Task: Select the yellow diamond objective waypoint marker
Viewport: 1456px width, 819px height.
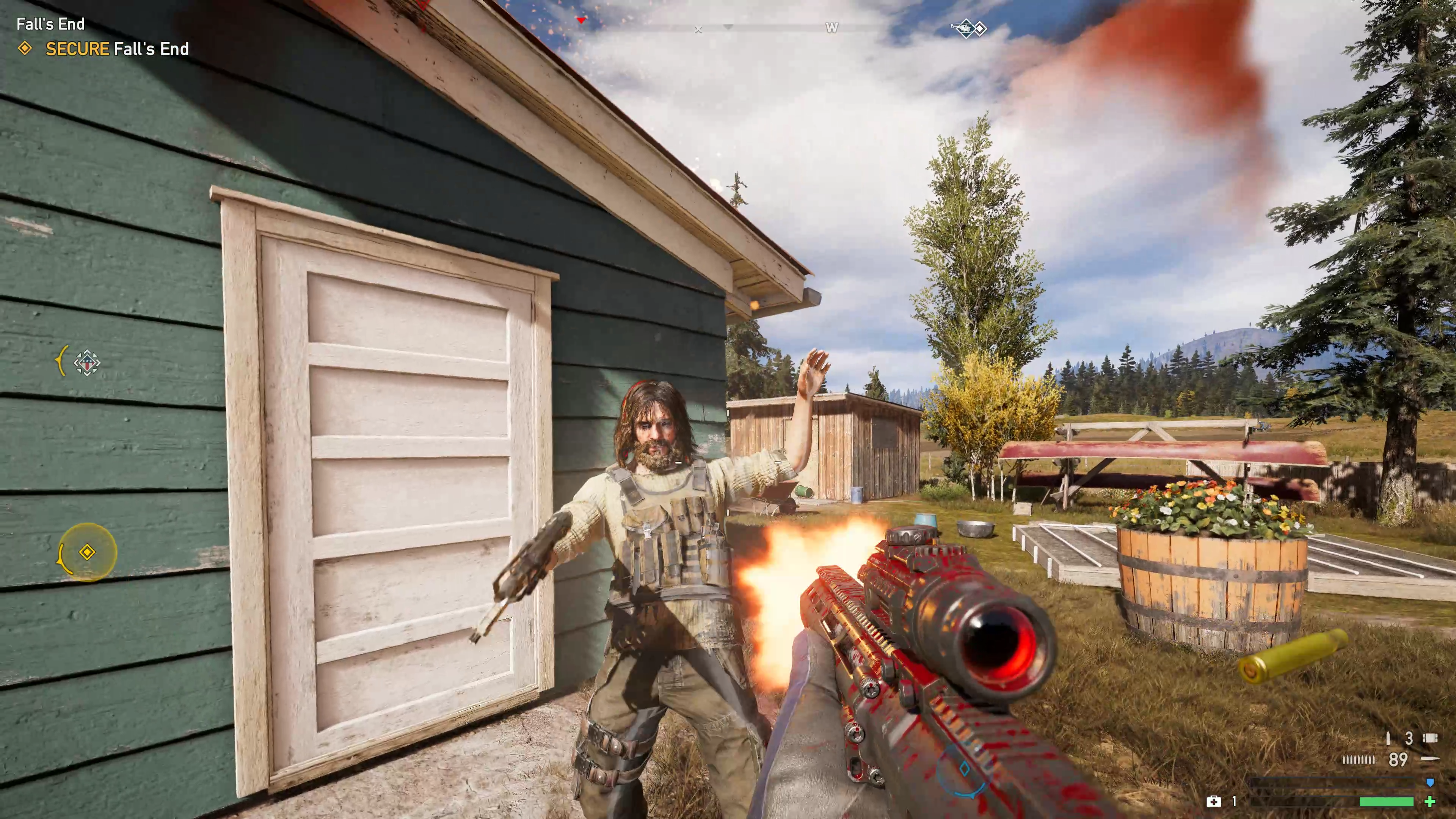Action: (x=87, y=552)
